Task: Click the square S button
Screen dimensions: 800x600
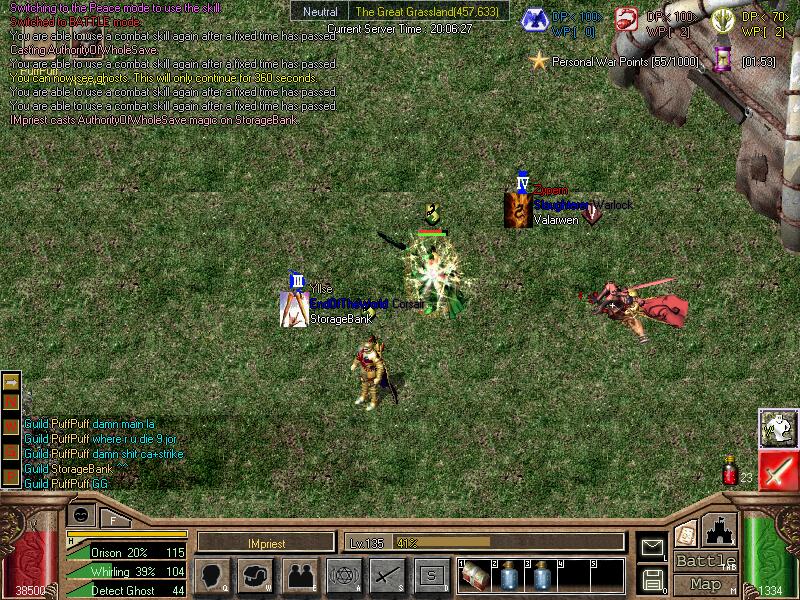Action: pos(430,575)
